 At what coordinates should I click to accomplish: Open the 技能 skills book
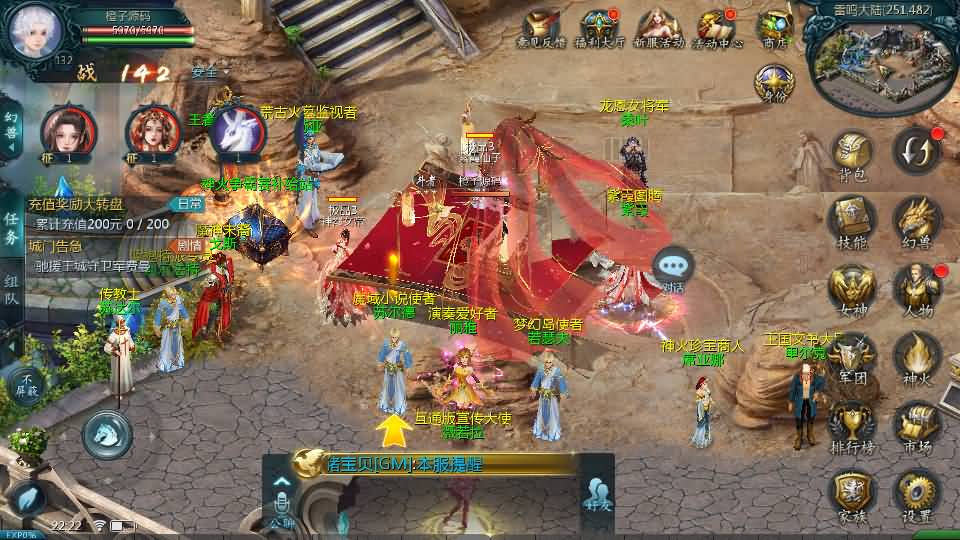tap(852, 219)
